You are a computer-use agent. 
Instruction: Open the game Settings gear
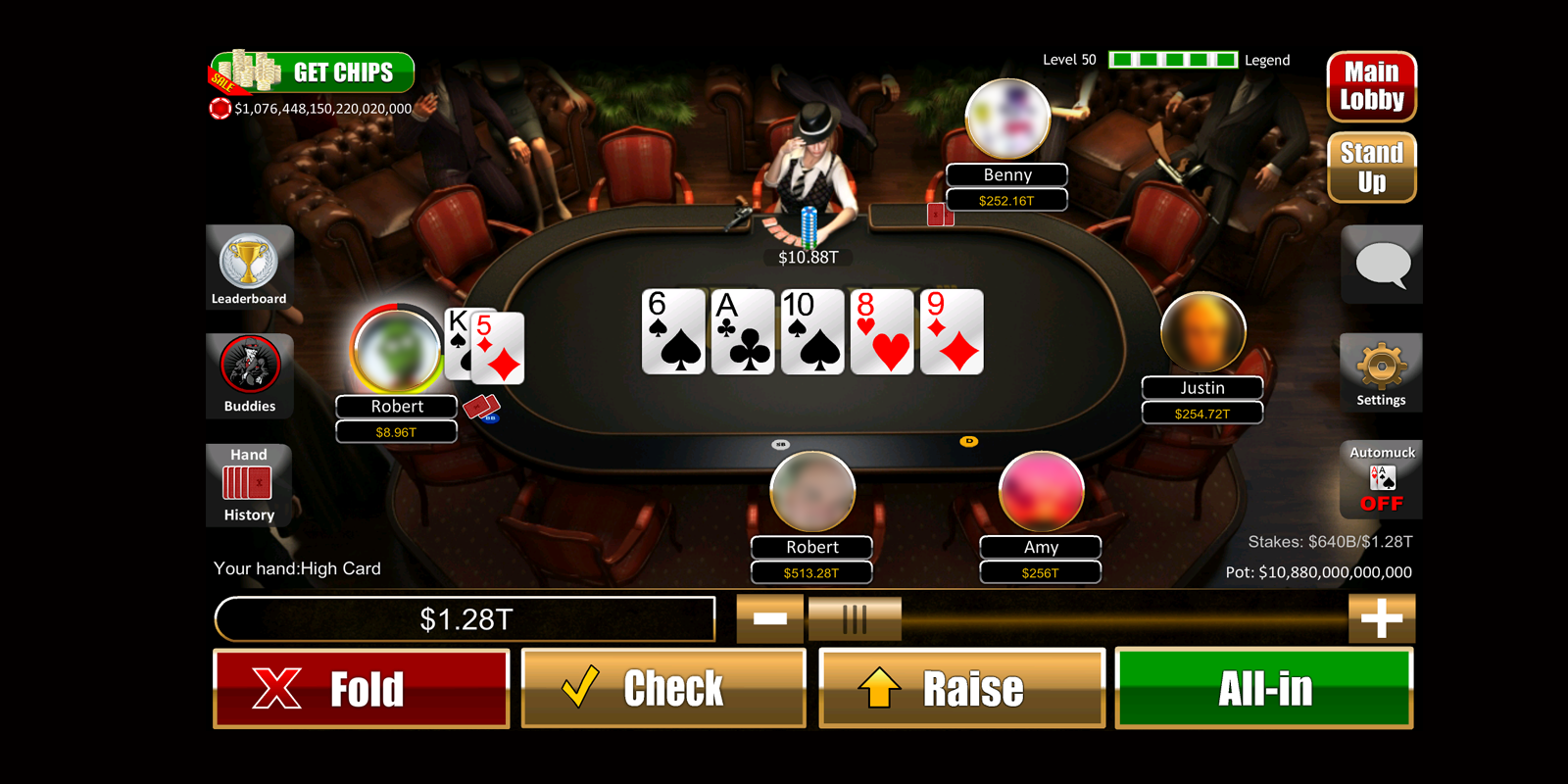pos(1381,373)
